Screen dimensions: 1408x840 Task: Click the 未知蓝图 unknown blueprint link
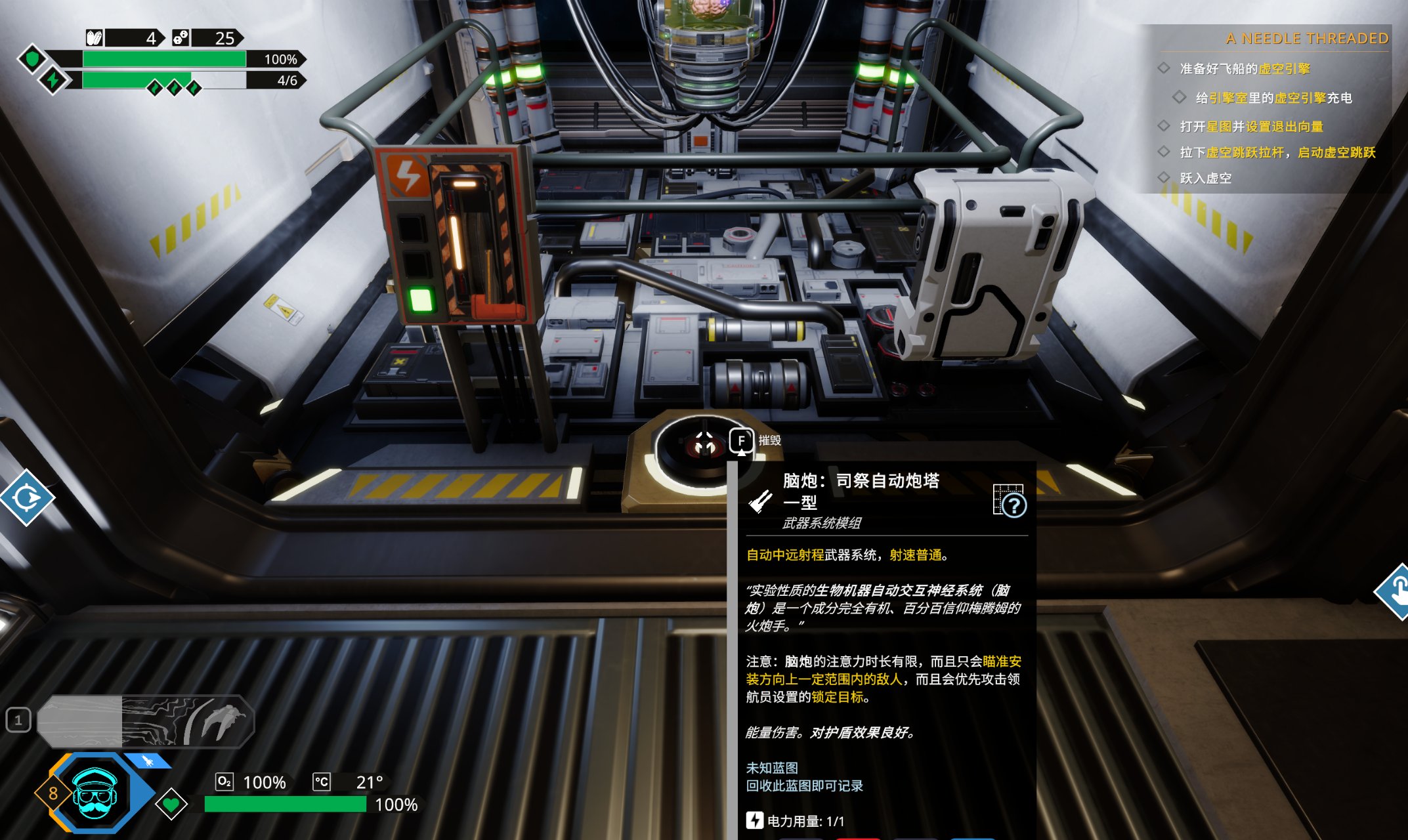coord(772,768)
